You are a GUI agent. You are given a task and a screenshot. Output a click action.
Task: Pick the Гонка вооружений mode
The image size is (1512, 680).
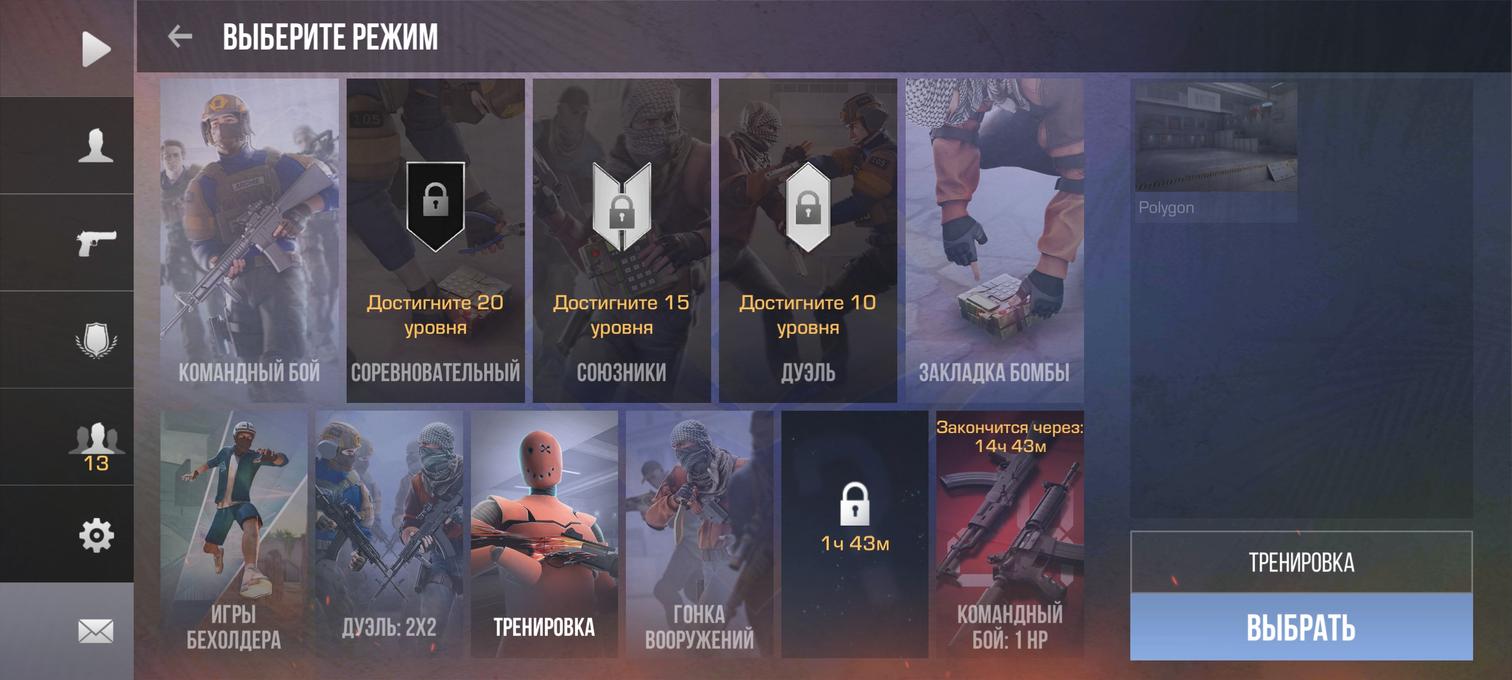tap(699, 534)
